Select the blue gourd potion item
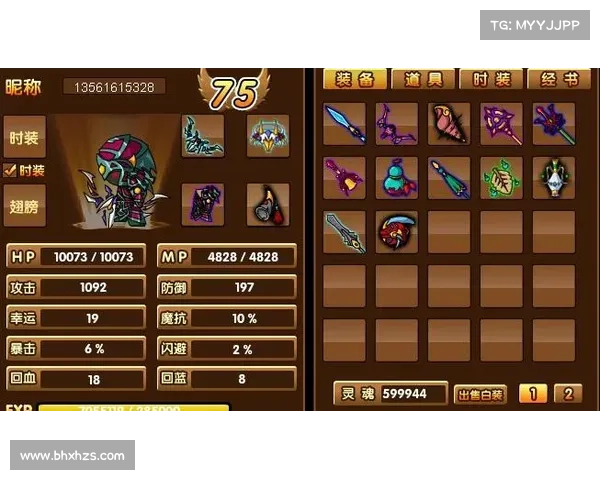 [397, 178]
